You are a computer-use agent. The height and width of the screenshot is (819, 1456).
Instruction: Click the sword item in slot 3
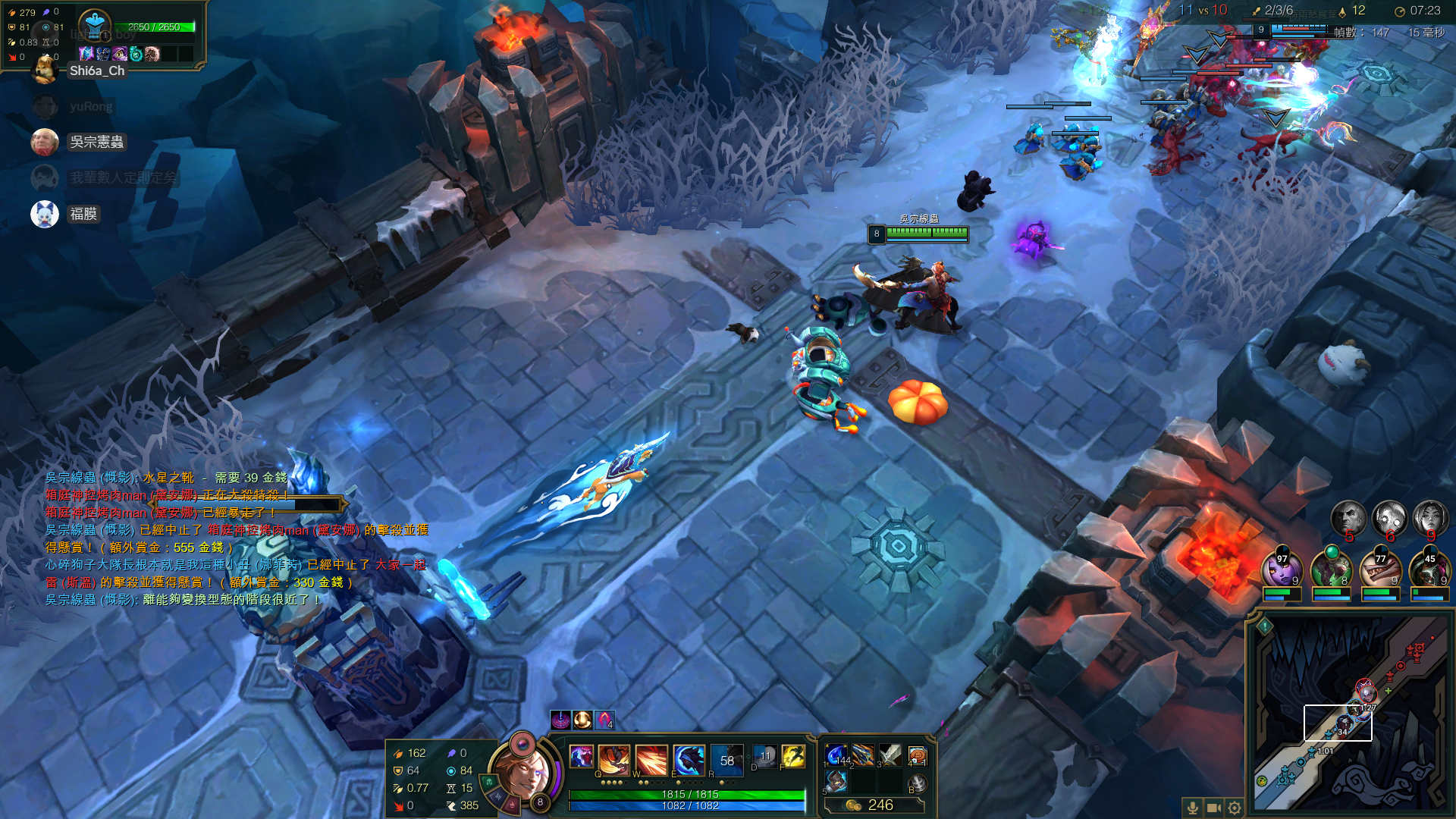click(890, 755)
